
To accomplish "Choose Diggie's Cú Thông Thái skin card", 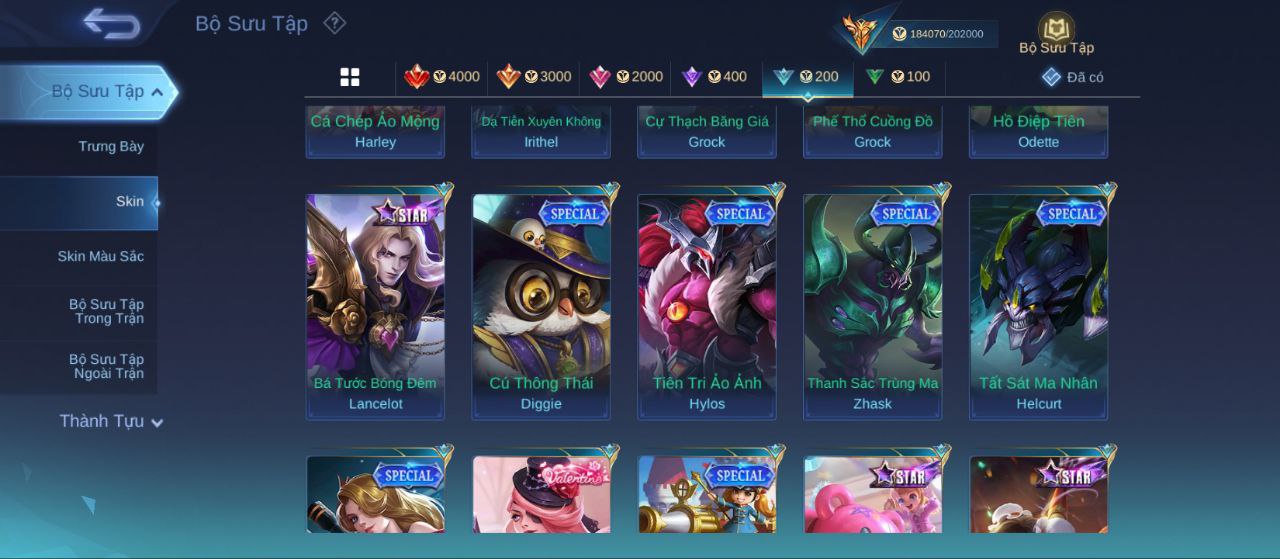I will (541, 305).
